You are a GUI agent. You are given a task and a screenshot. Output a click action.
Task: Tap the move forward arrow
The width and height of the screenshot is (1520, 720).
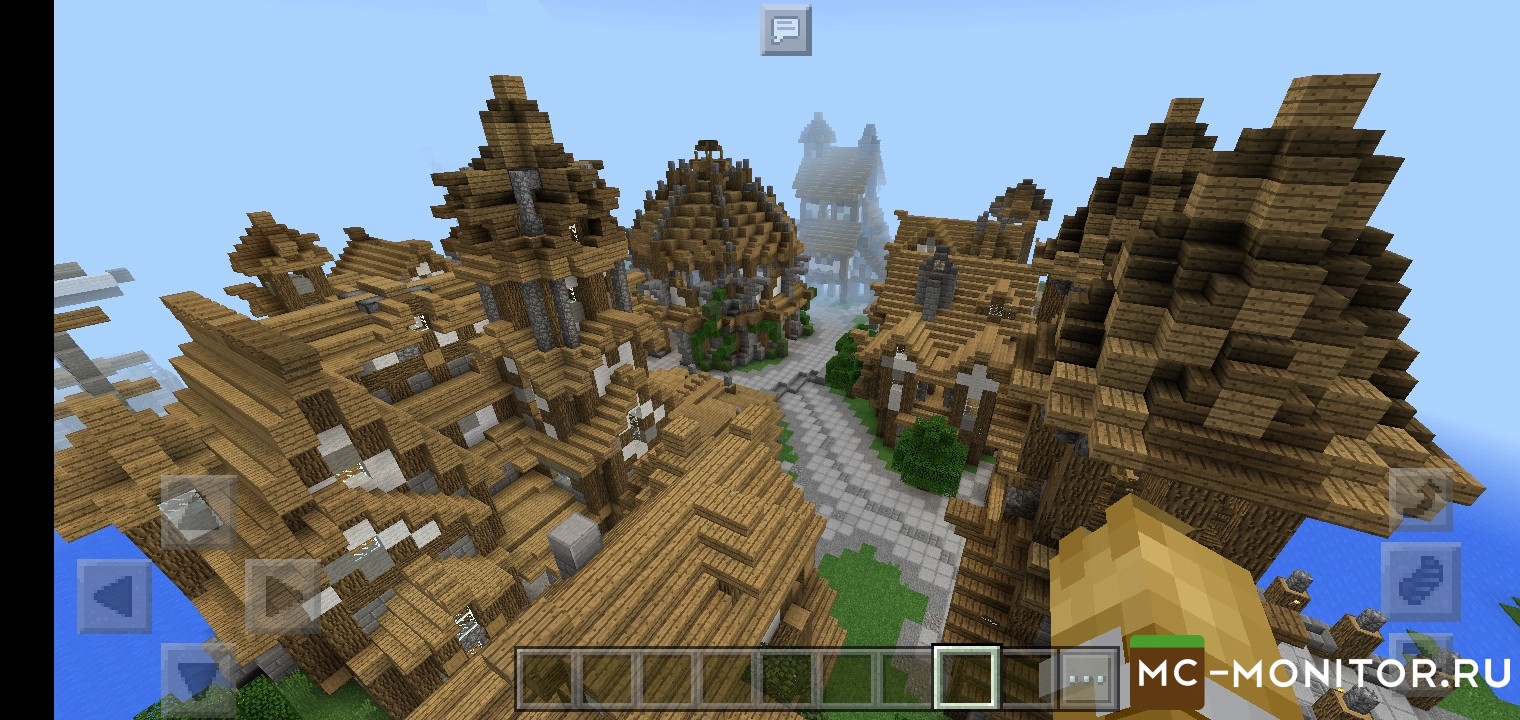(x=198, y=511)
